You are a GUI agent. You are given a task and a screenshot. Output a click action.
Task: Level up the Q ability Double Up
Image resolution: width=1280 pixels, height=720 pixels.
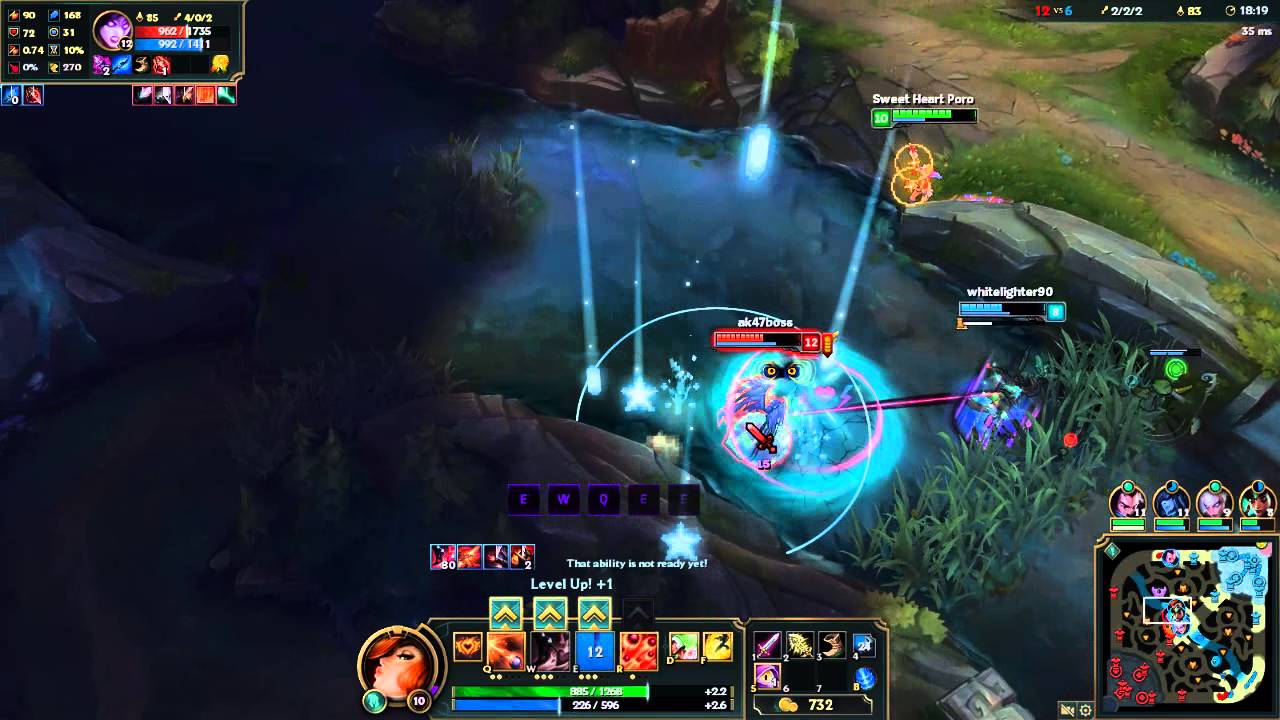coord(505,613)
